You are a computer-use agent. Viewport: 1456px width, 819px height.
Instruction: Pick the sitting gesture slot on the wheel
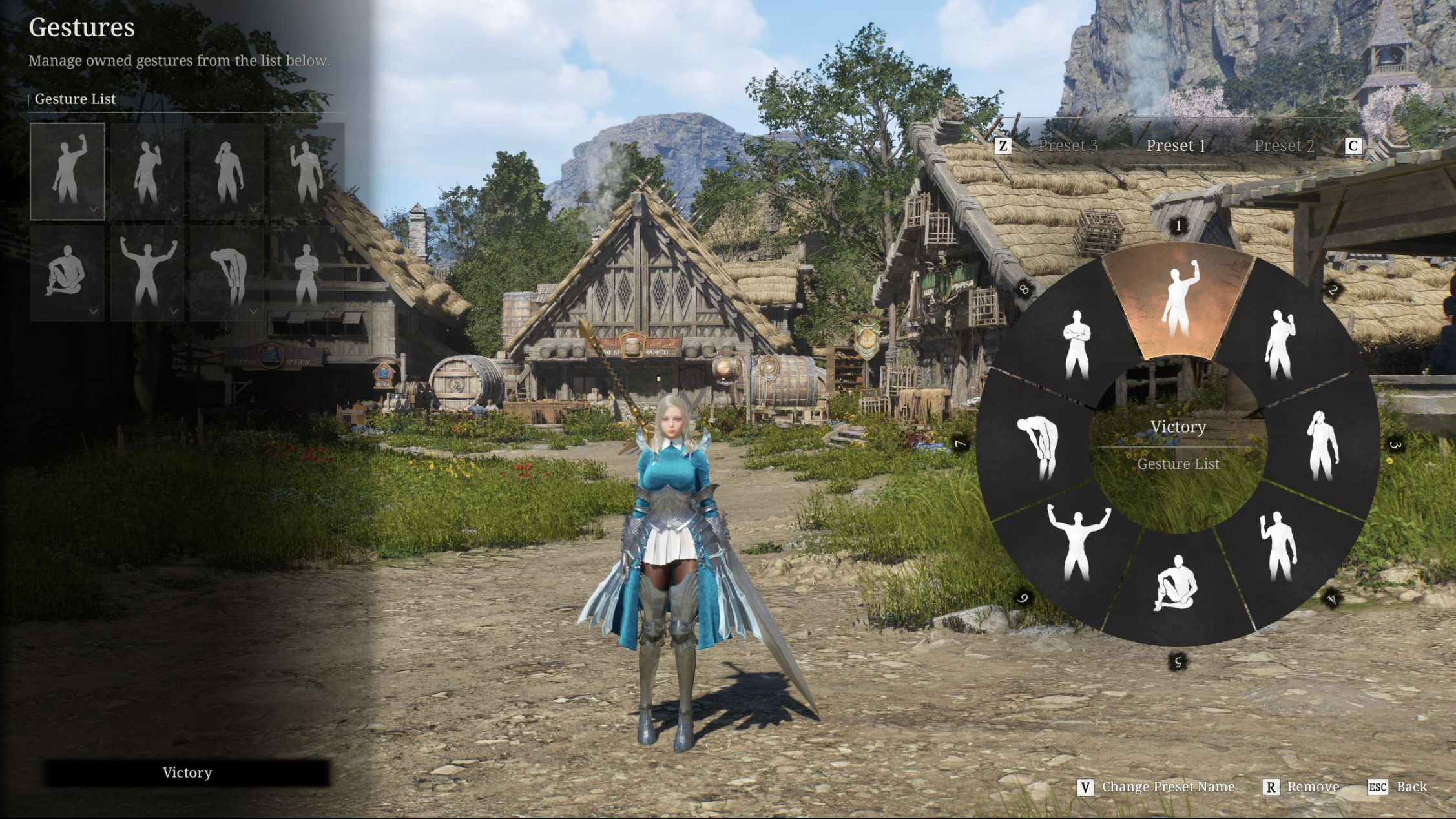point(1177,585)
